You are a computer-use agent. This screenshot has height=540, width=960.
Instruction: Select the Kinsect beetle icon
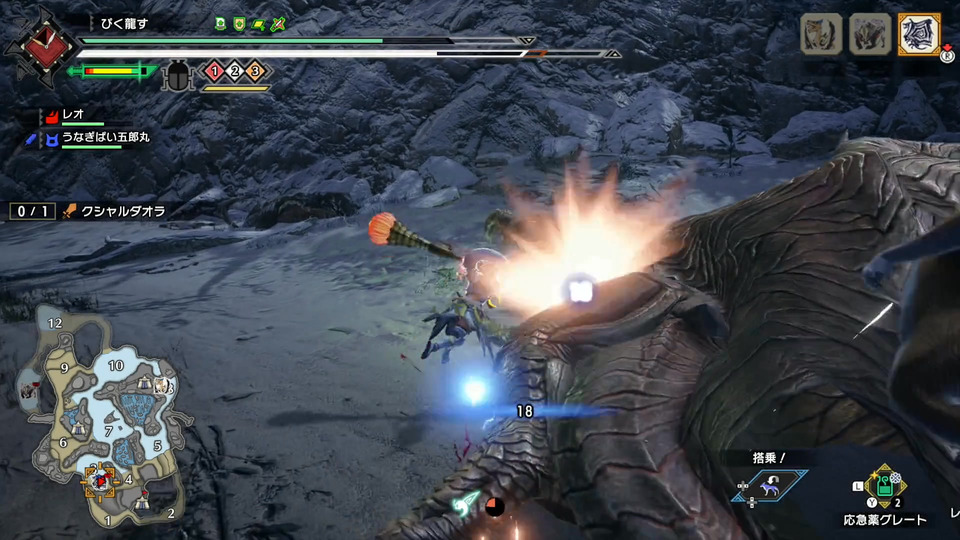180,72
